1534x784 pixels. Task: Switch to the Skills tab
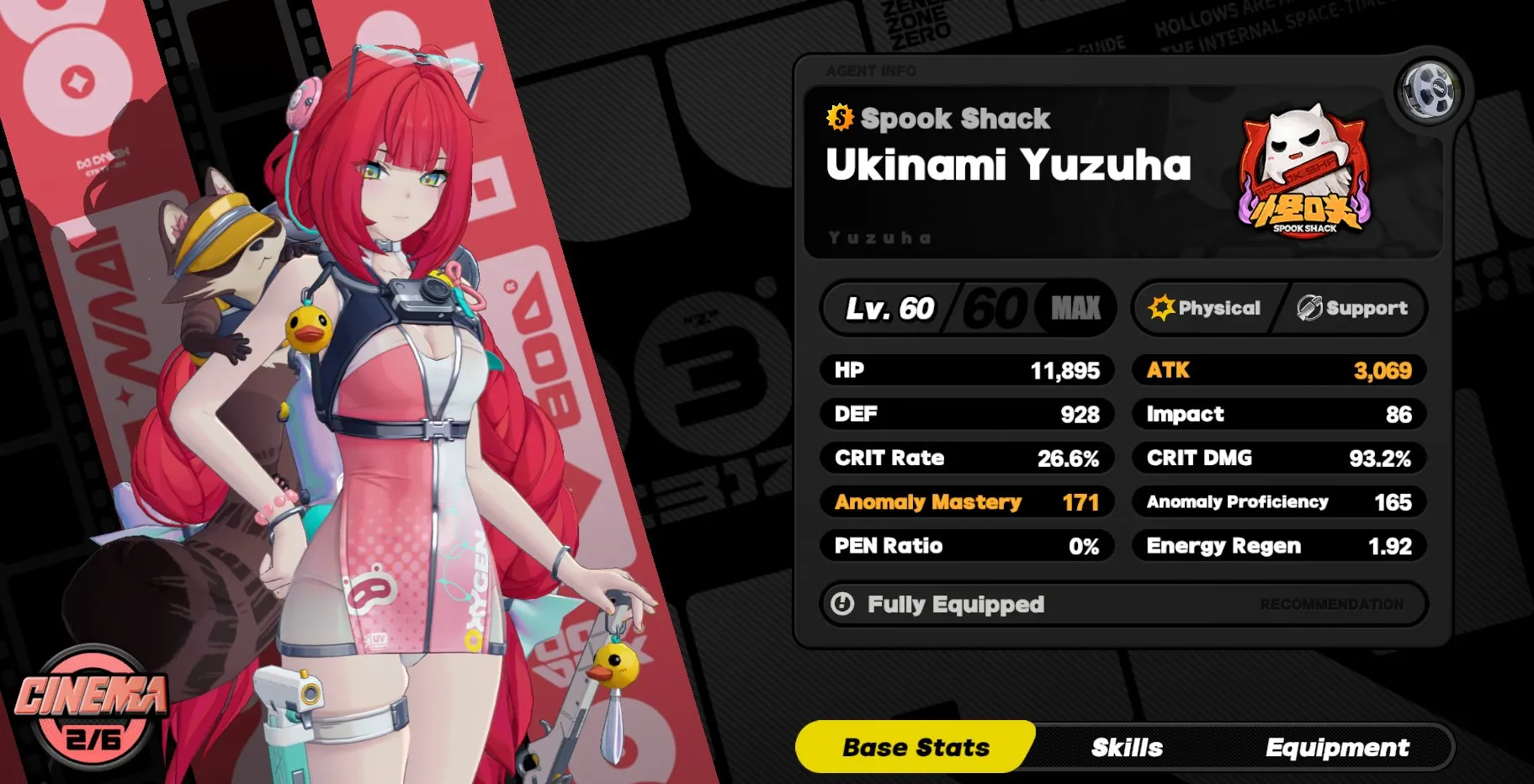pyautogui.click(x=1127, y=747)
